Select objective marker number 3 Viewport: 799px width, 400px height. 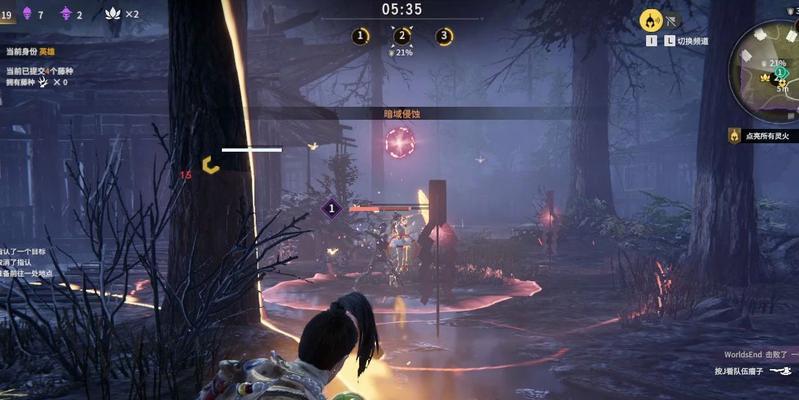coord(444,36)
